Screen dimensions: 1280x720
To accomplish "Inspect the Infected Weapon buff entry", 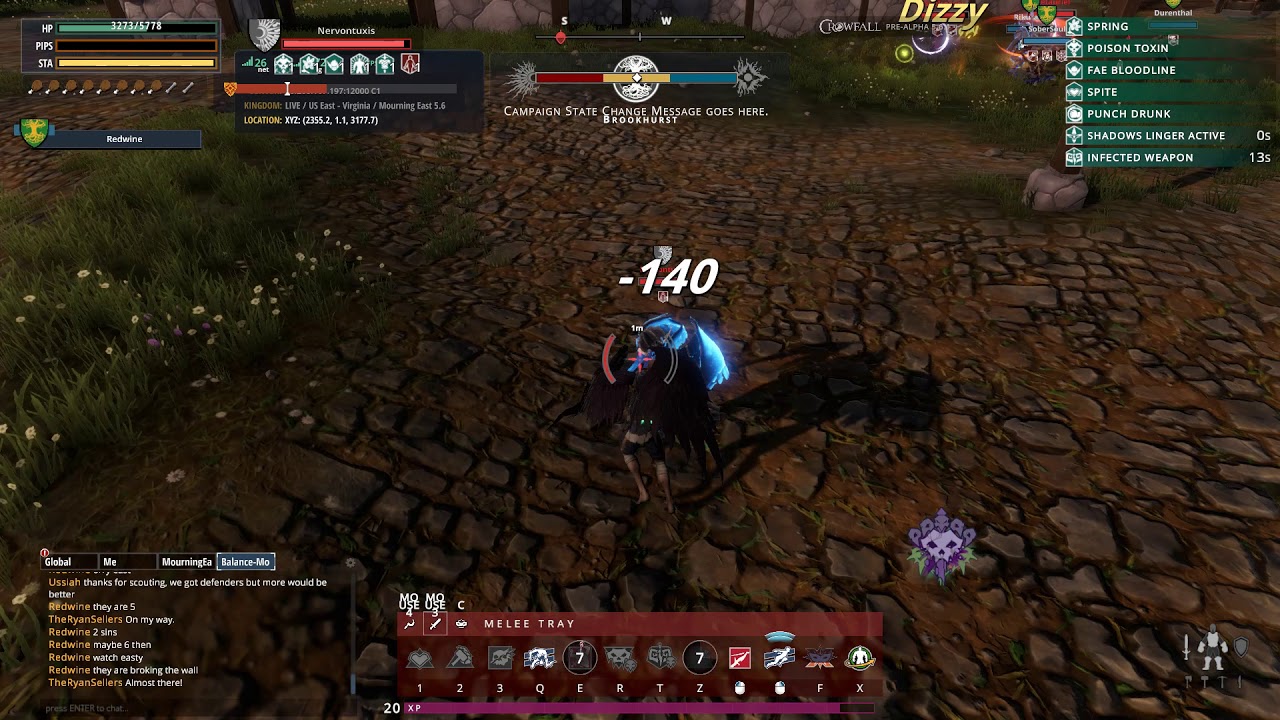I will point(1139,157).
